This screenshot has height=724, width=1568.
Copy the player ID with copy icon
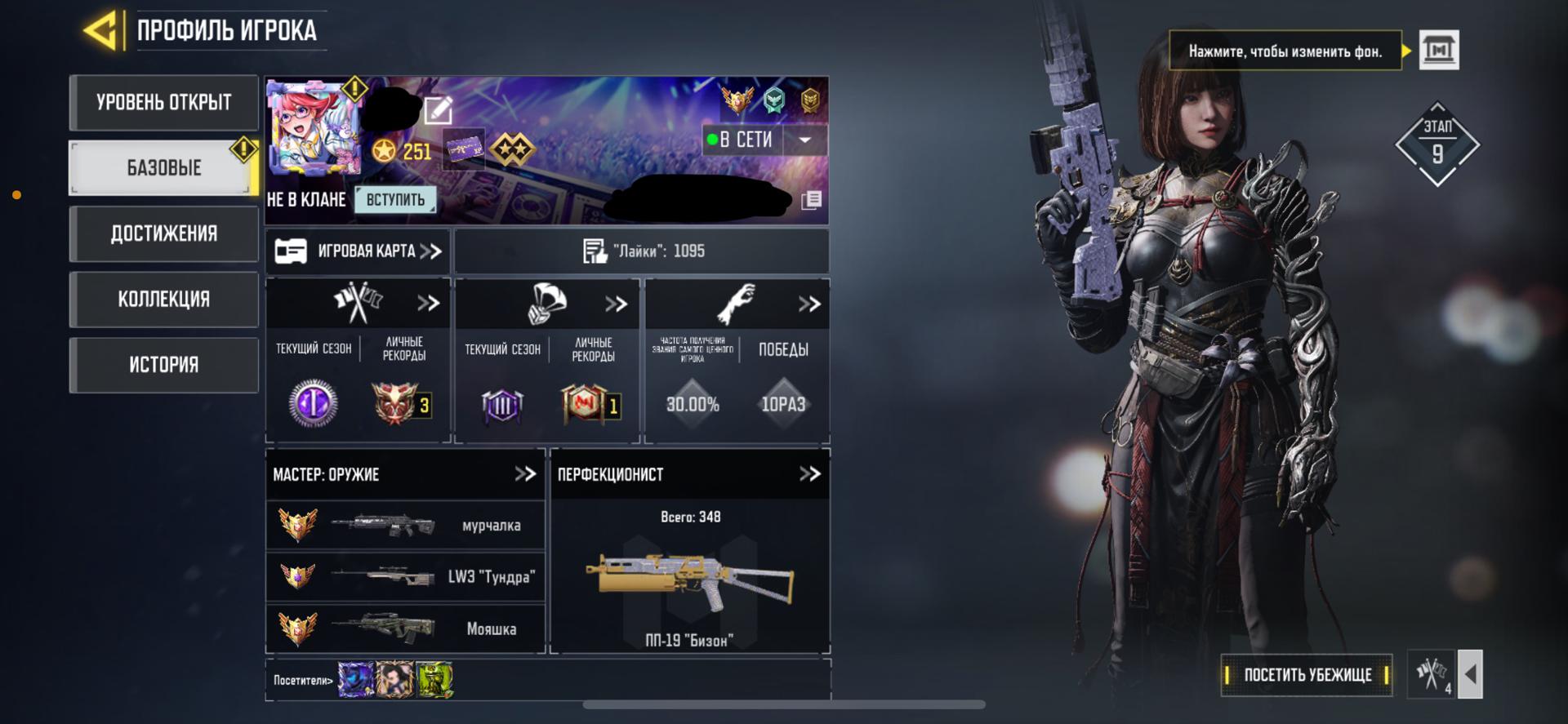pos(811,201)
